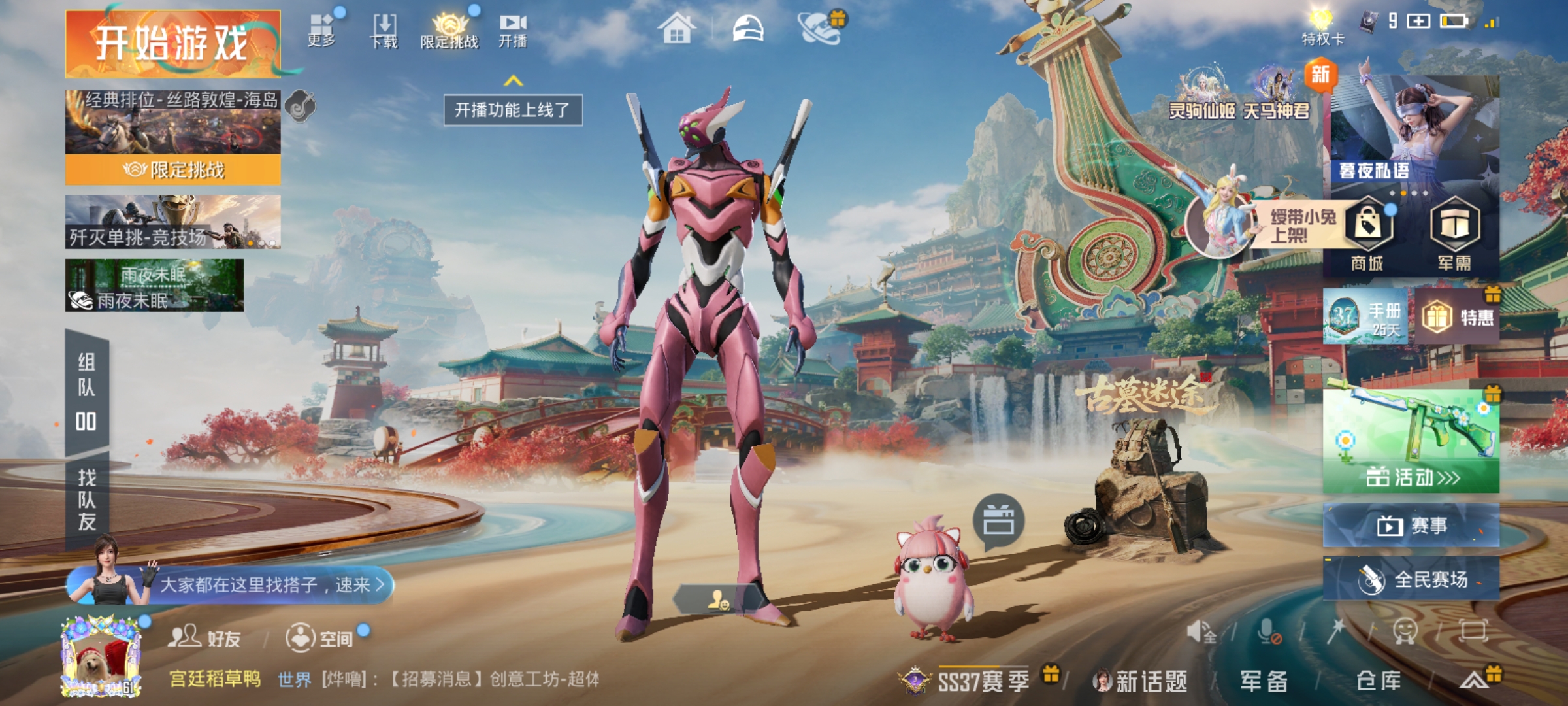This screenshot has width=1568, height=706.
Task: Tap the 开播 live stream icon
Action: click(x=513, y=31)
